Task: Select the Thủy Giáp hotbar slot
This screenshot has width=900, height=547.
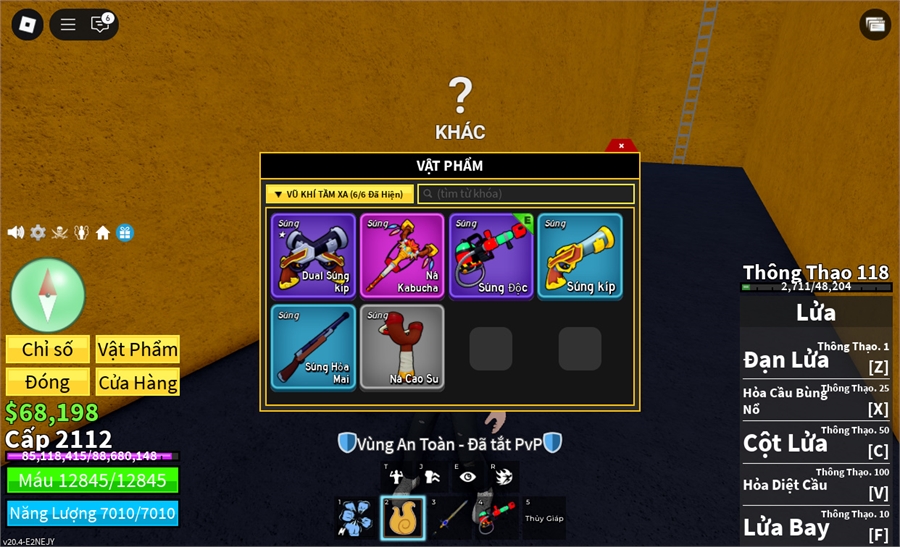Action: point(544,518)
